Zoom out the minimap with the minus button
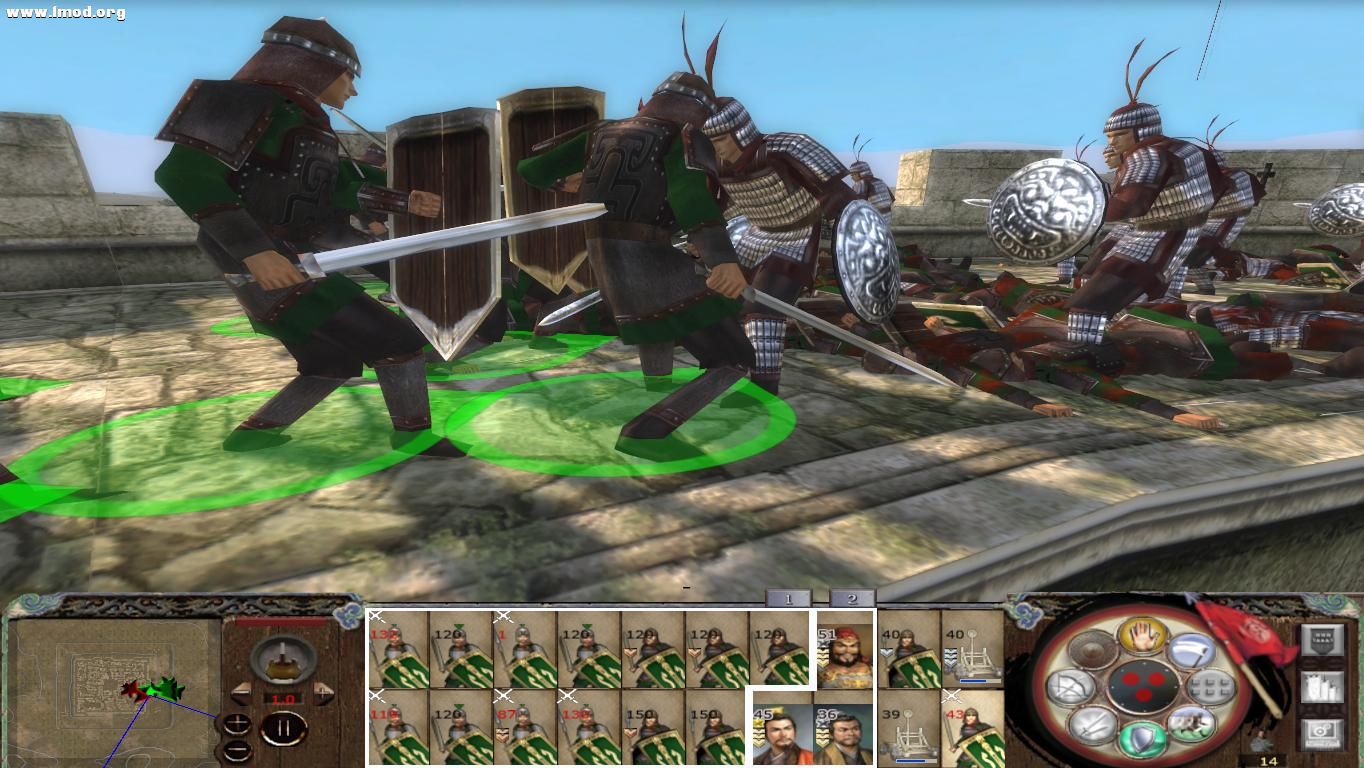Viewport: 1364px width, 768px height. coord(236,752)
